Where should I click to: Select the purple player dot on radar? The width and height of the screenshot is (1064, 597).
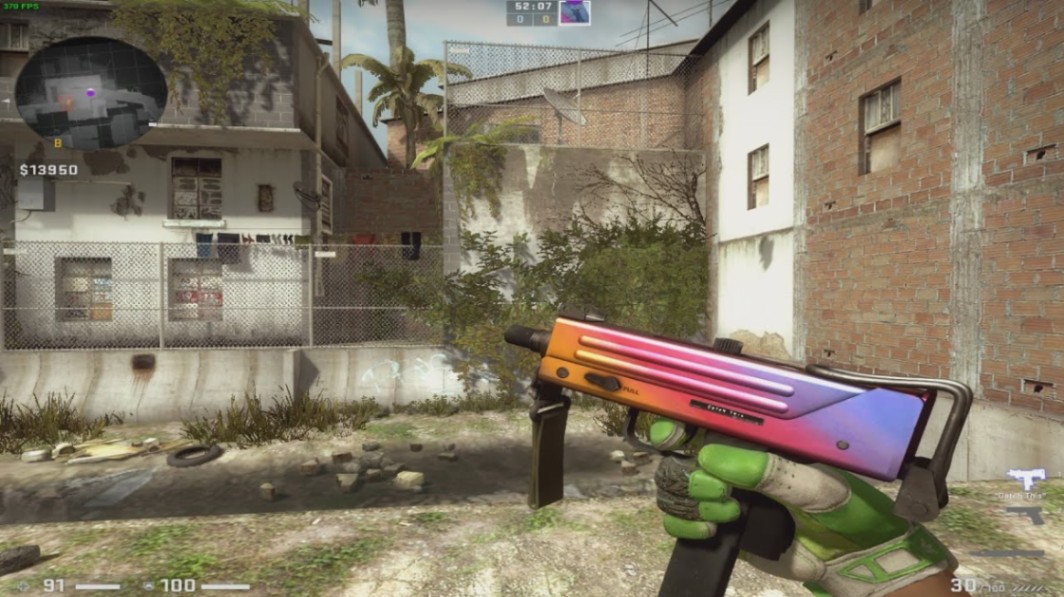[x=90, y=92]
